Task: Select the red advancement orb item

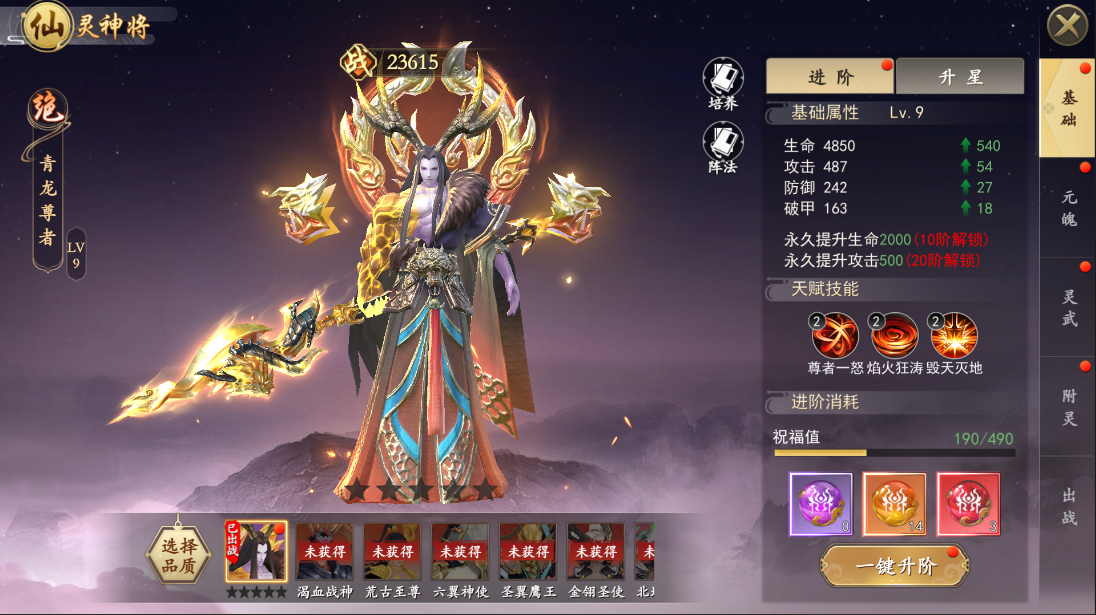Action: pyautogui.click(x=968, y=504)
